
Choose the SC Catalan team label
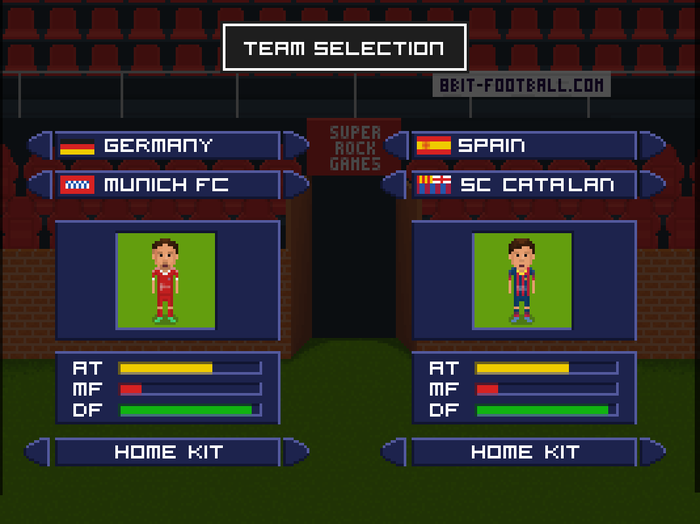(524, 185)
